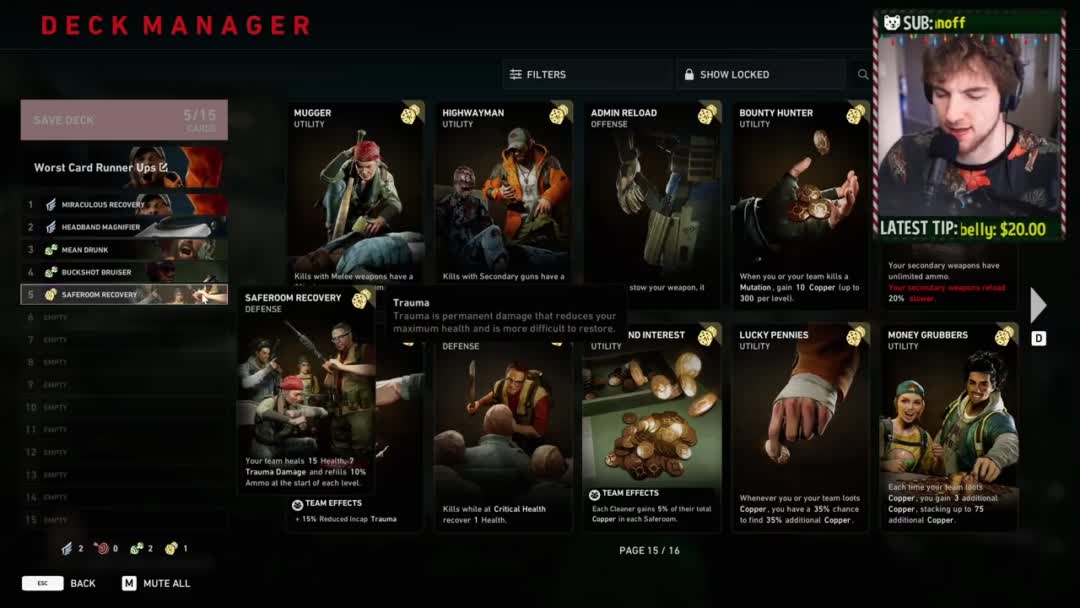Mute all players

156,583
